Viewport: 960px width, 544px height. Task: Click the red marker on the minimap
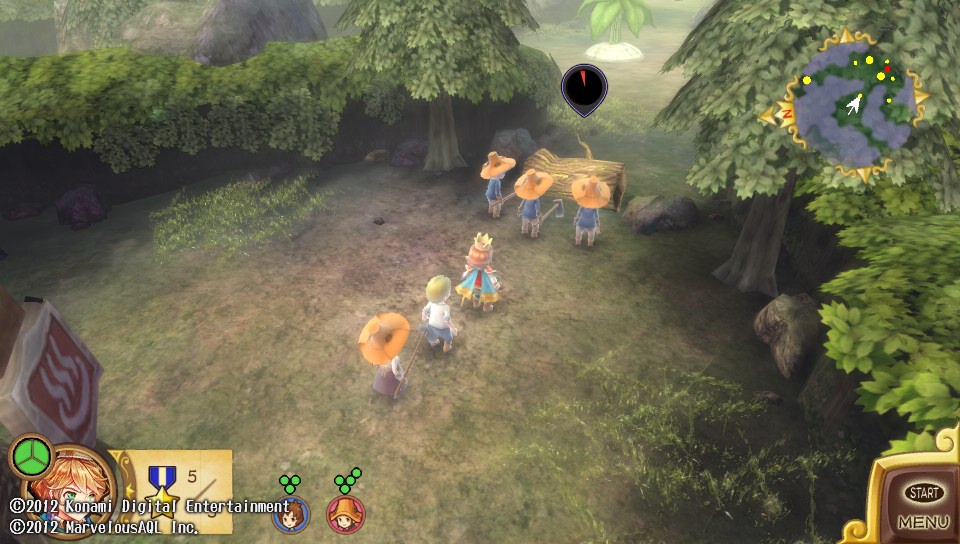pyautogui.click(x=887, y=68)
